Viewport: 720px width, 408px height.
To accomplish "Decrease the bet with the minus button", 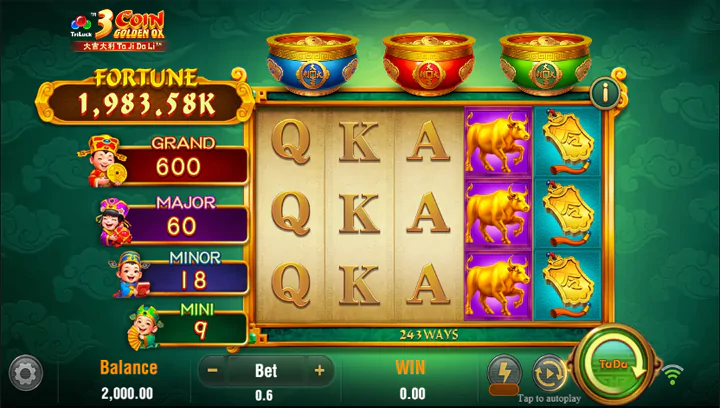I will (212, 371).
